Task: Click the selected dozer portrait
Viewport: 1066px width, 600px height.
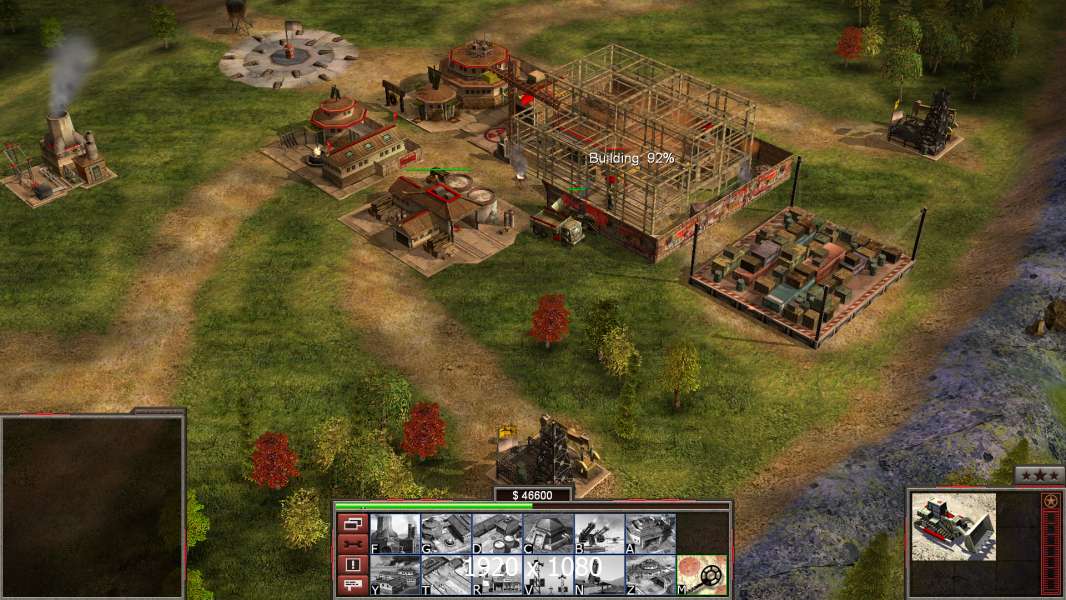Action: point(953,526)
